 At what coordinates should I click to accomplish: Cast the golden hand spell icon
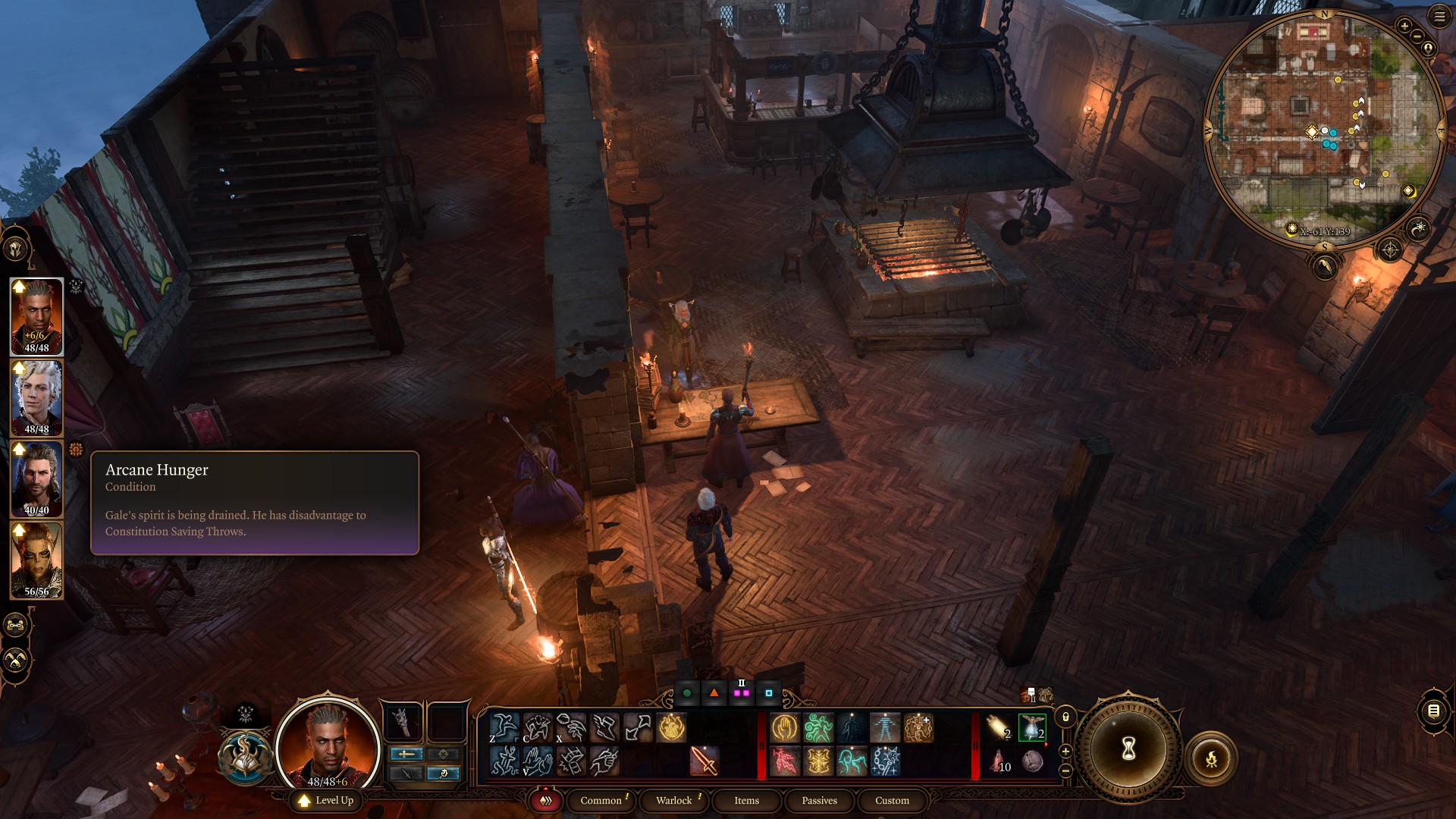784,728
